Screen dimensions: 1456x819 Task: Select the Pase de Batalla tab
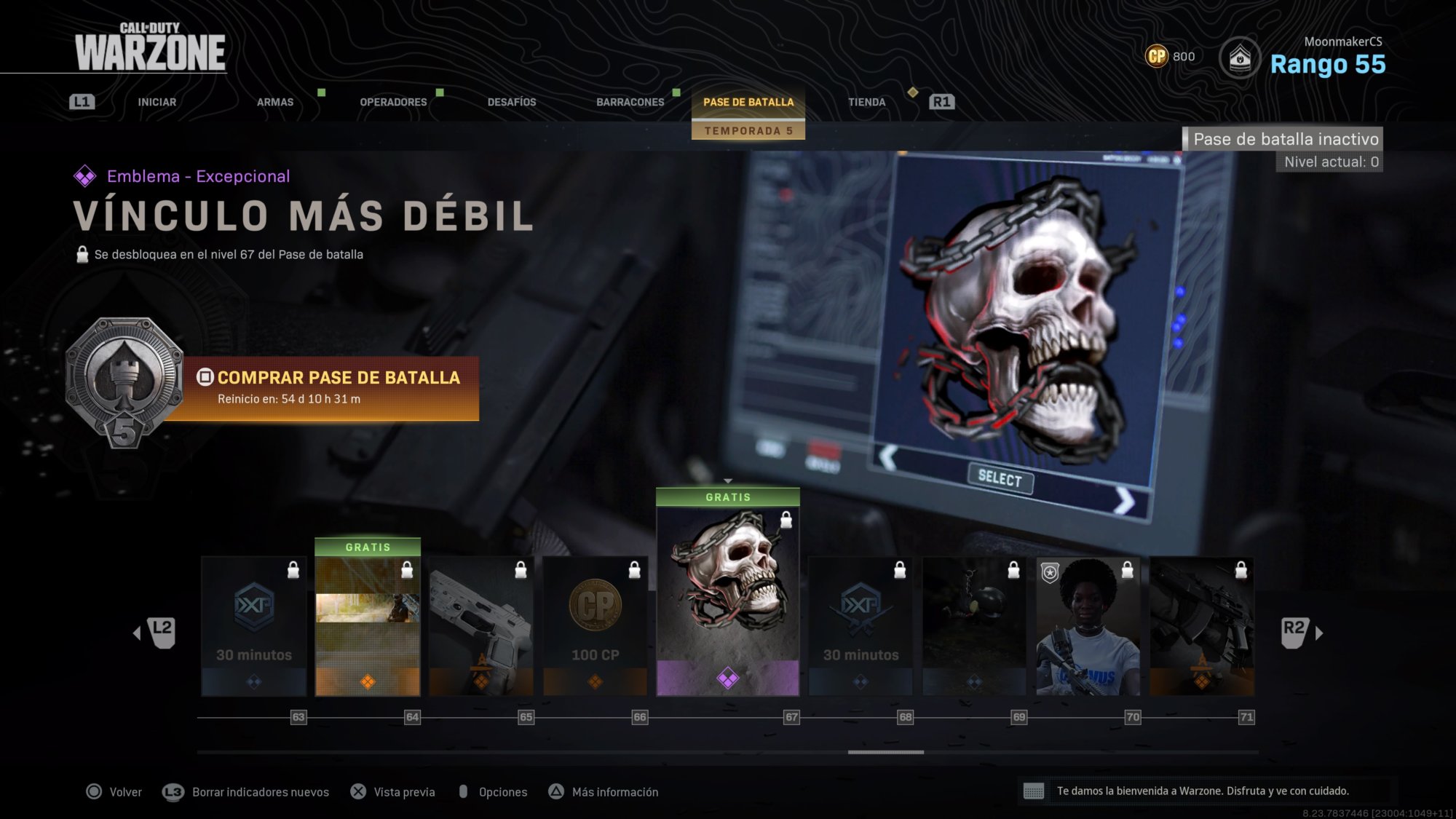coord(748,102)
